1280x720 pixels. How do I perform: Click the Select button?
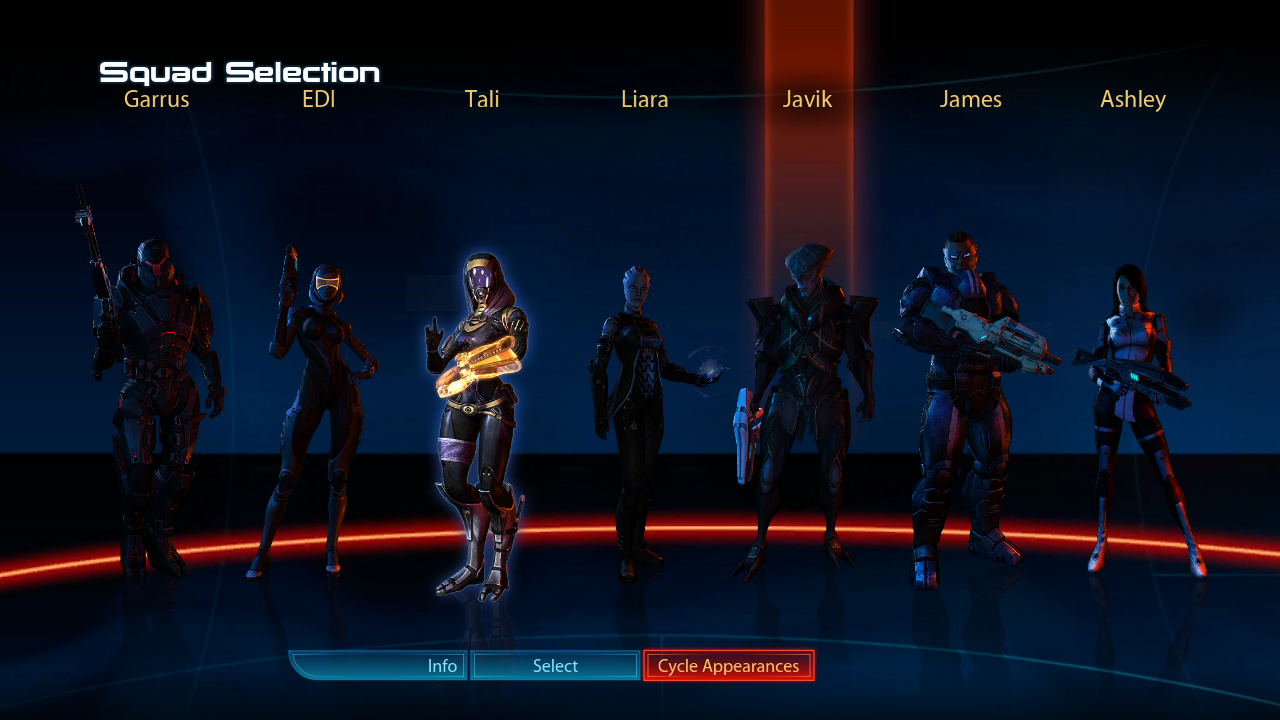pyautogui.click(x=555, y=666)
